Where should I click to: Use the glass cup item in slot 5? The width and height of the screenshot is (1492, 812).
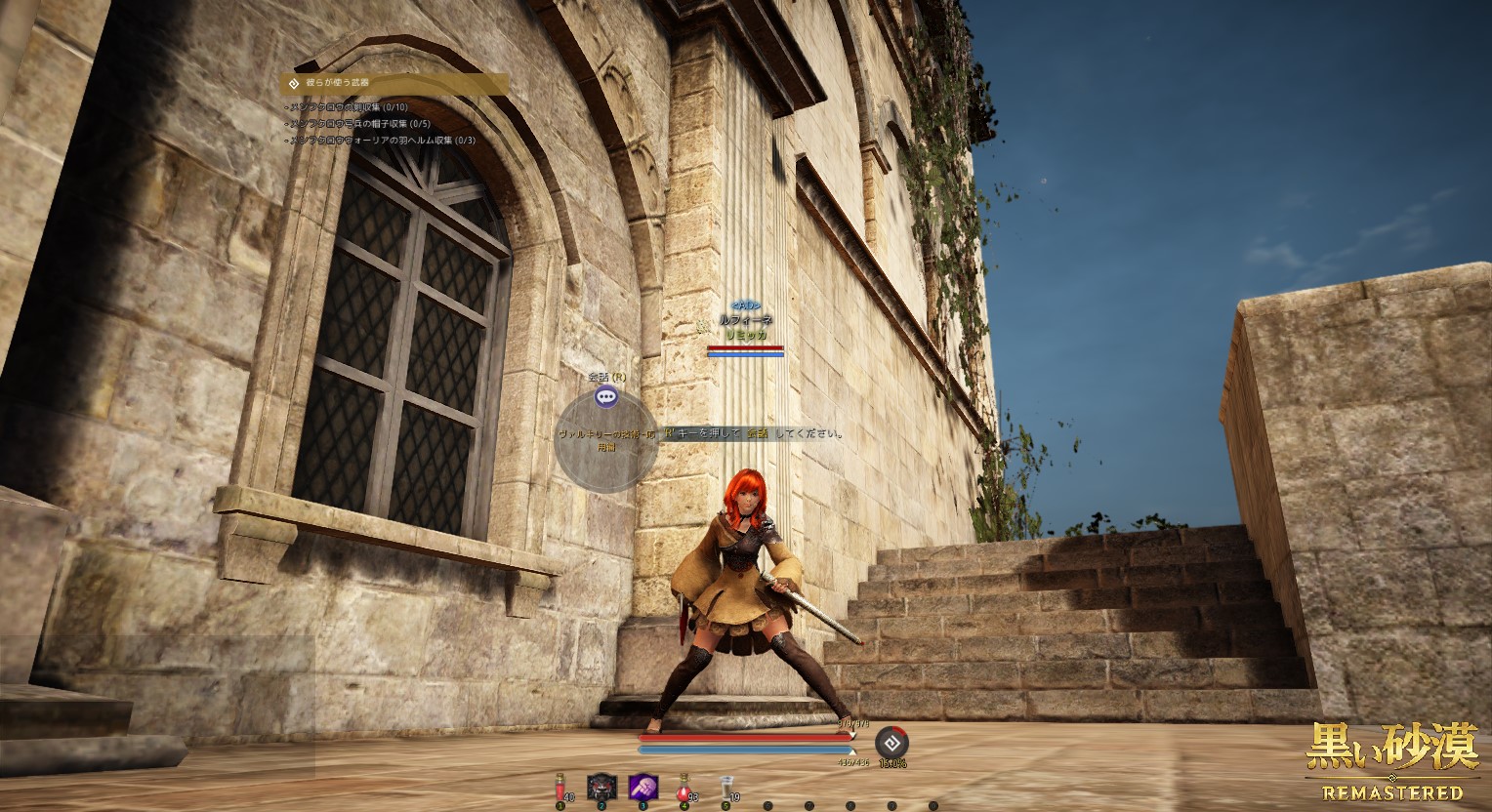pos(725,787)
